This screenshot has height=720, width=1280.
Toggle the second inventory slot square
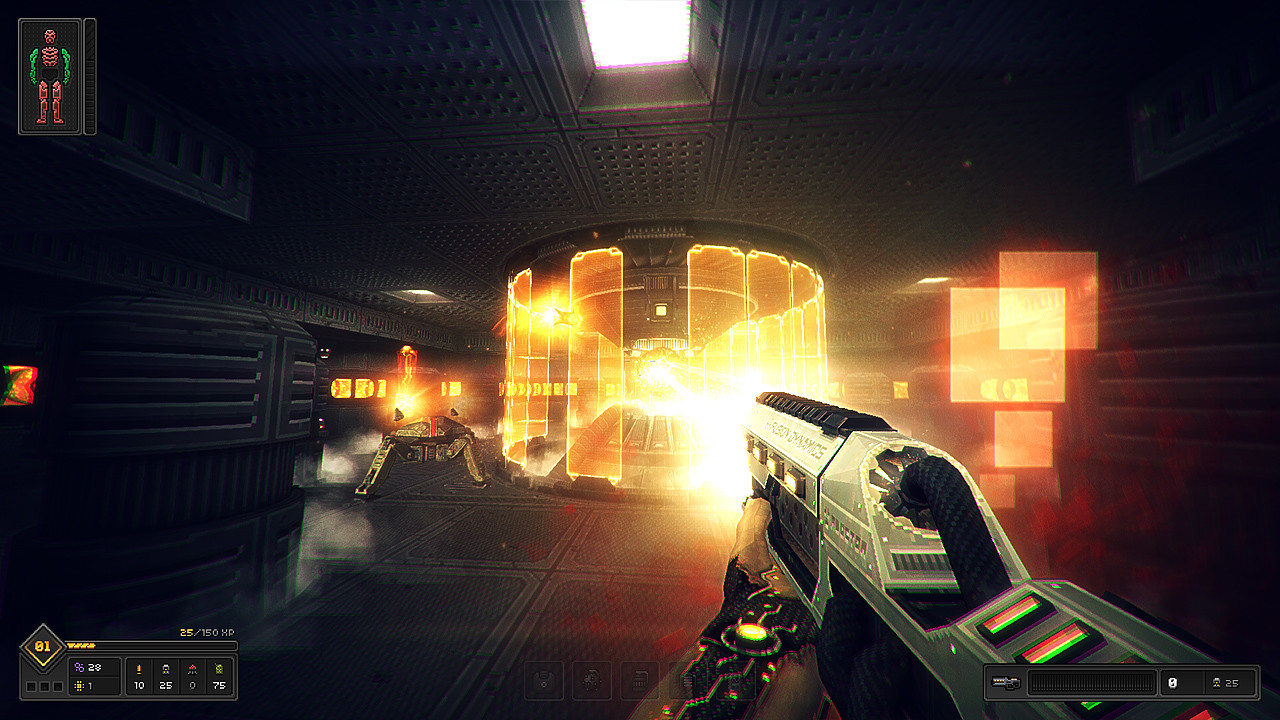pyautogui.click(x=43, y=685)
